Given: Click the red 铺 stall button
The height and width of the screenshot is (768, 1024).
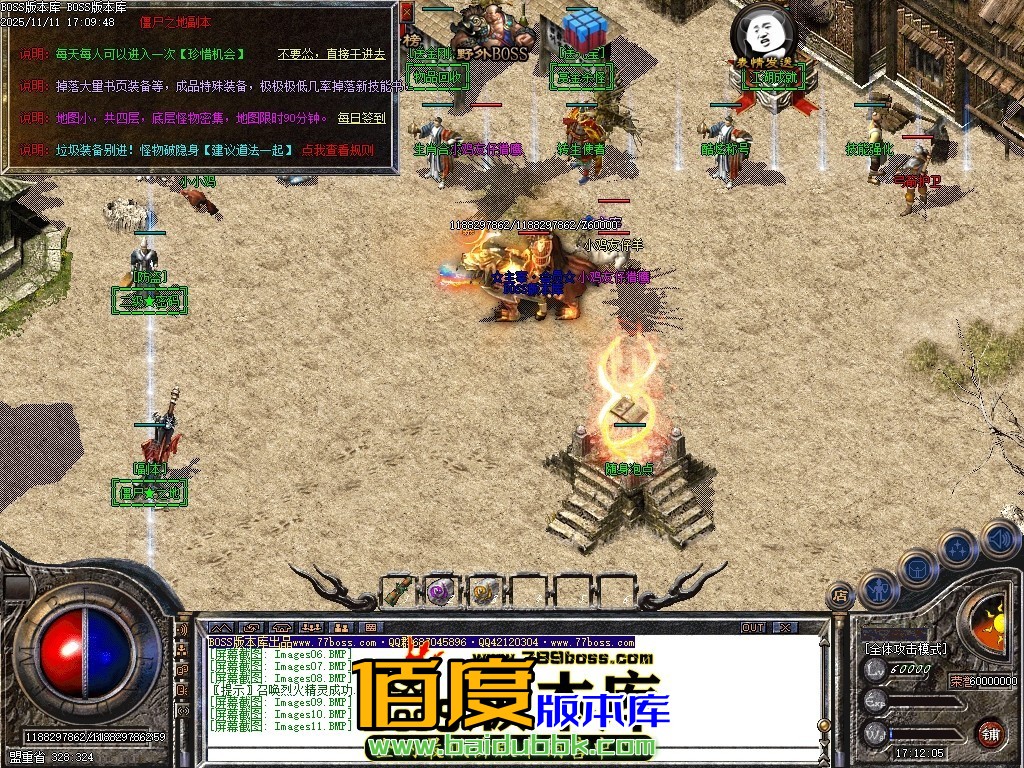Looking at the screenshot, I should point(990,733).
